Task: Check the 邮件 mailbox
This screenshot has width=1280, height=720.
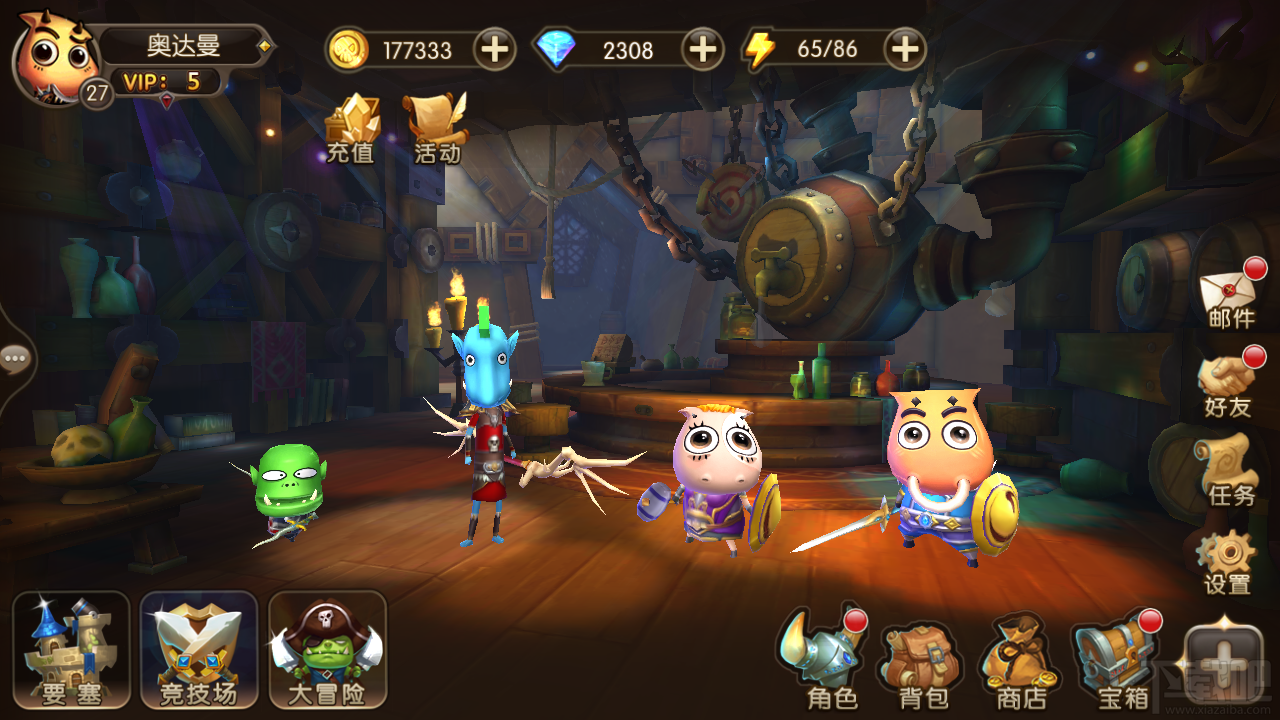Action: (1231, 296)
